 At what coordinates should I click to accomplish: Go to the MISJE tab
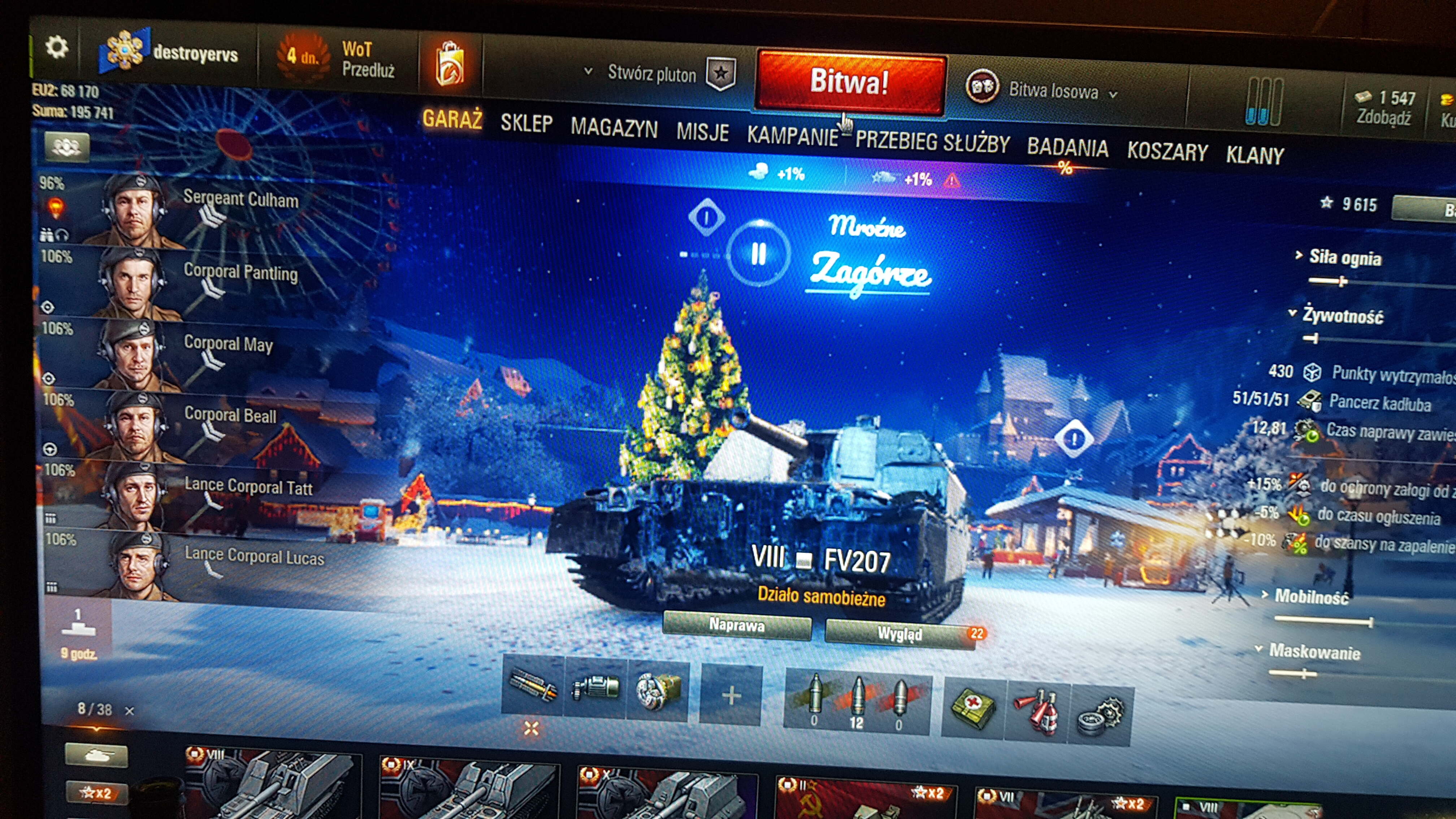click(x=703, y=132)
